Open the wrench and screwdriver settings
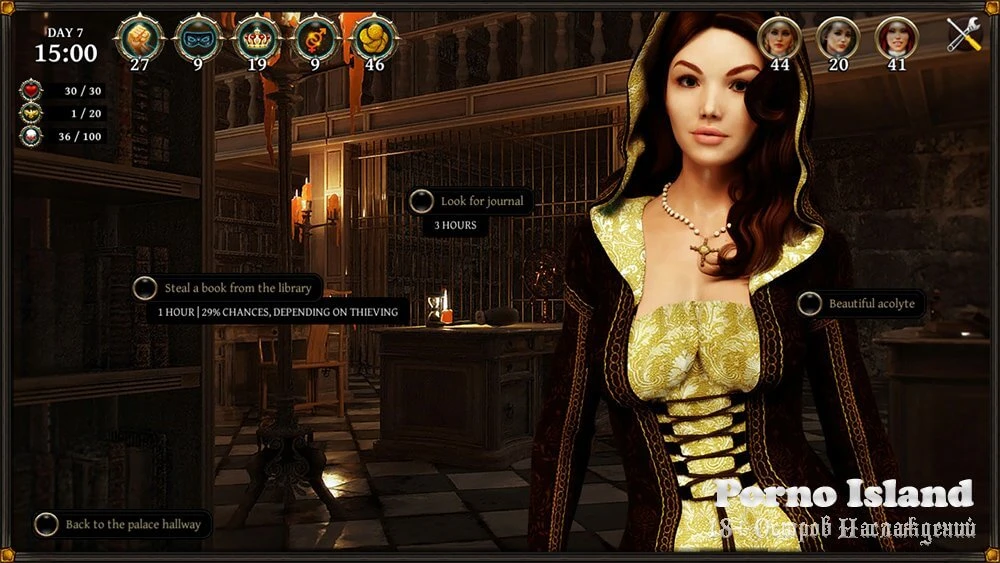 [x=964, y=36]
